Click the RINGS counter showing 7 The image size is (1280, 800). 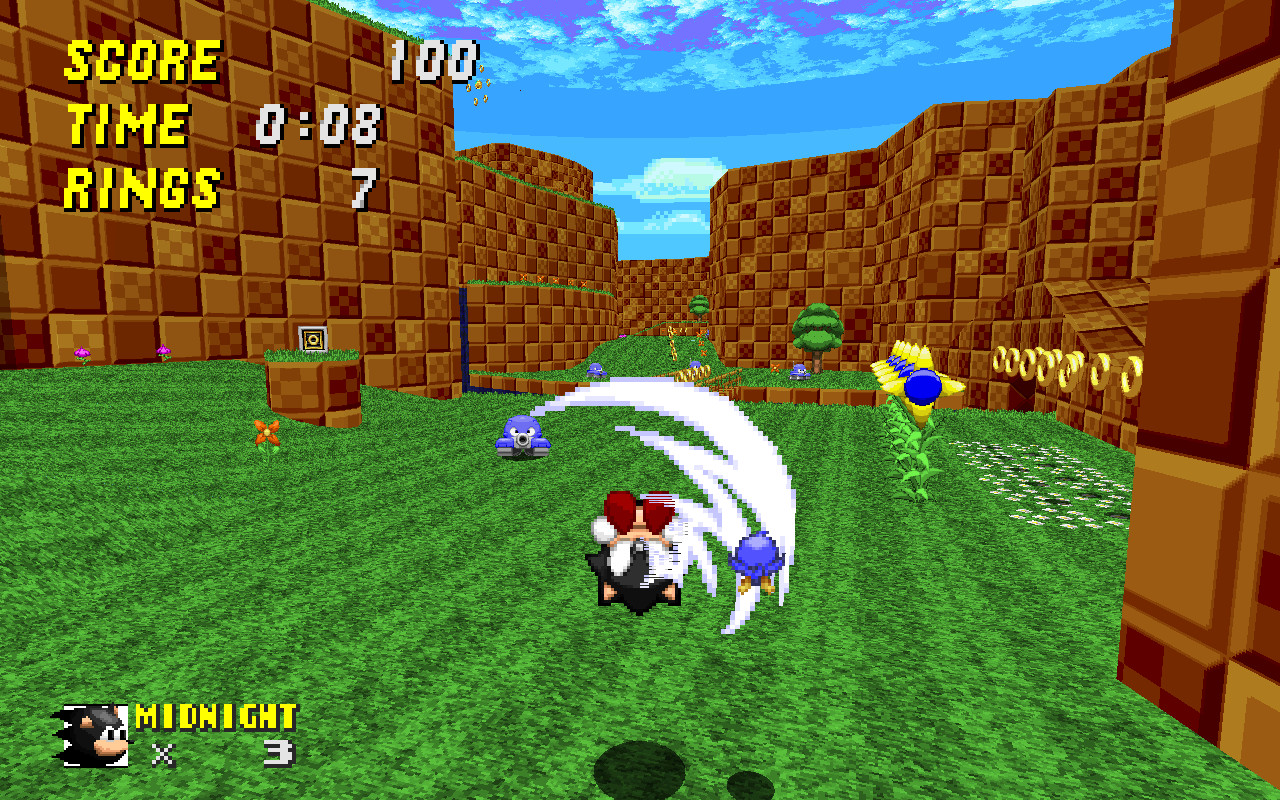(365, 186)
